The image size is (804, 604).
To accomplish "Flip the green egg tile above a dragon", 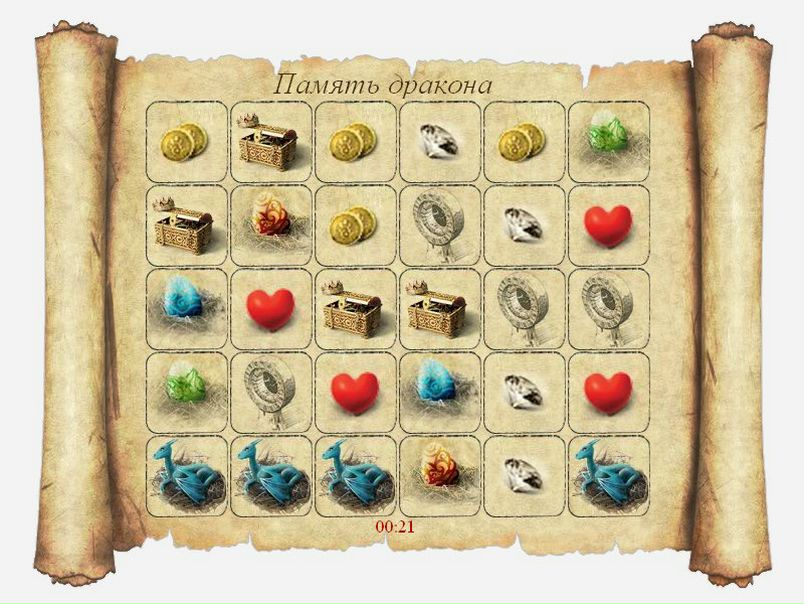I will 186,392.
